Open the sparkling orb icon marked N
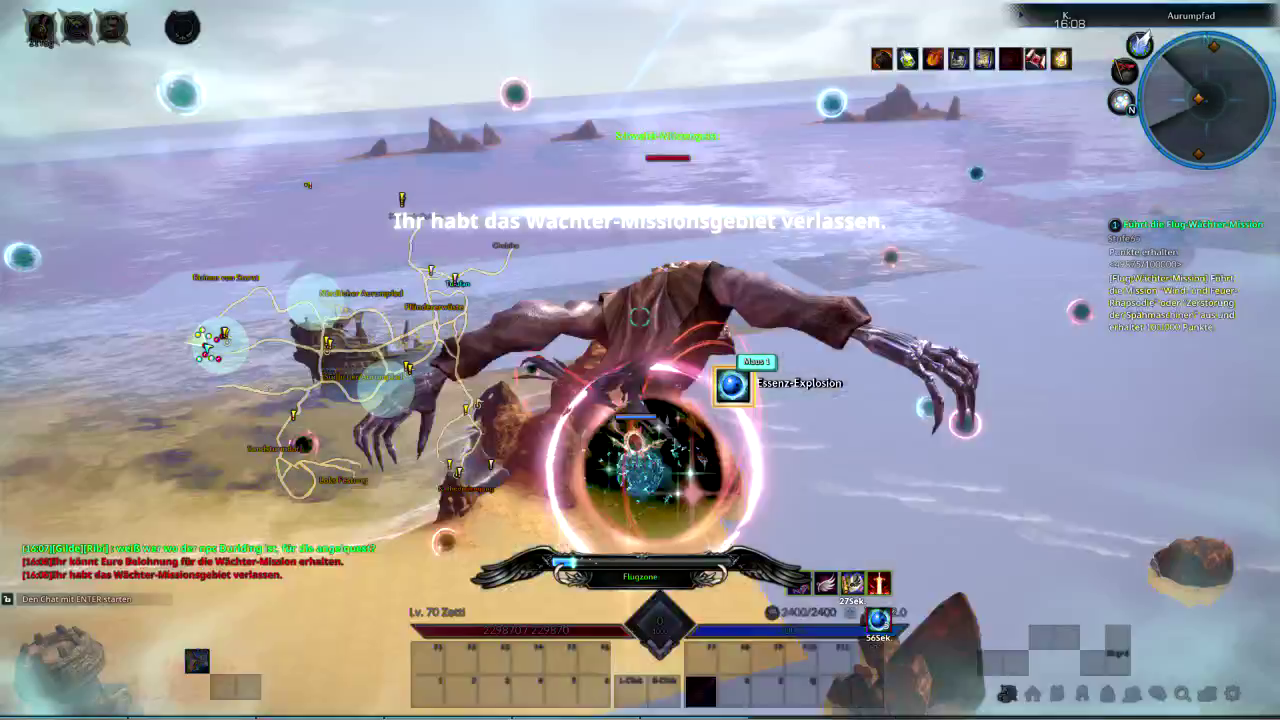This screenshot has height=720, width=1280. tap(1122, 101)
